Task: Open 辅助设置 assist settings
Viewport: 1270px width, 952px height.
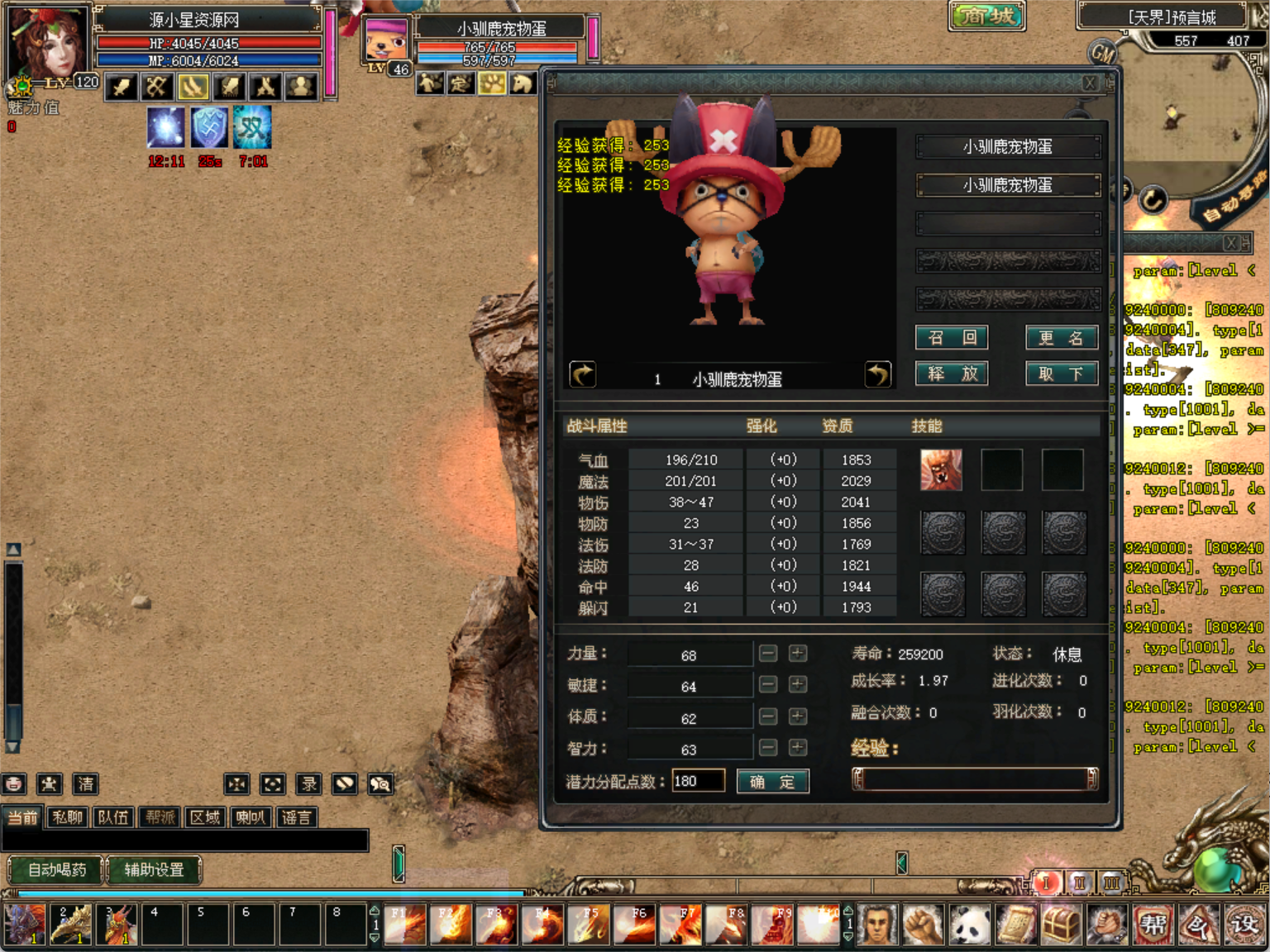Action: coord(154,869)
